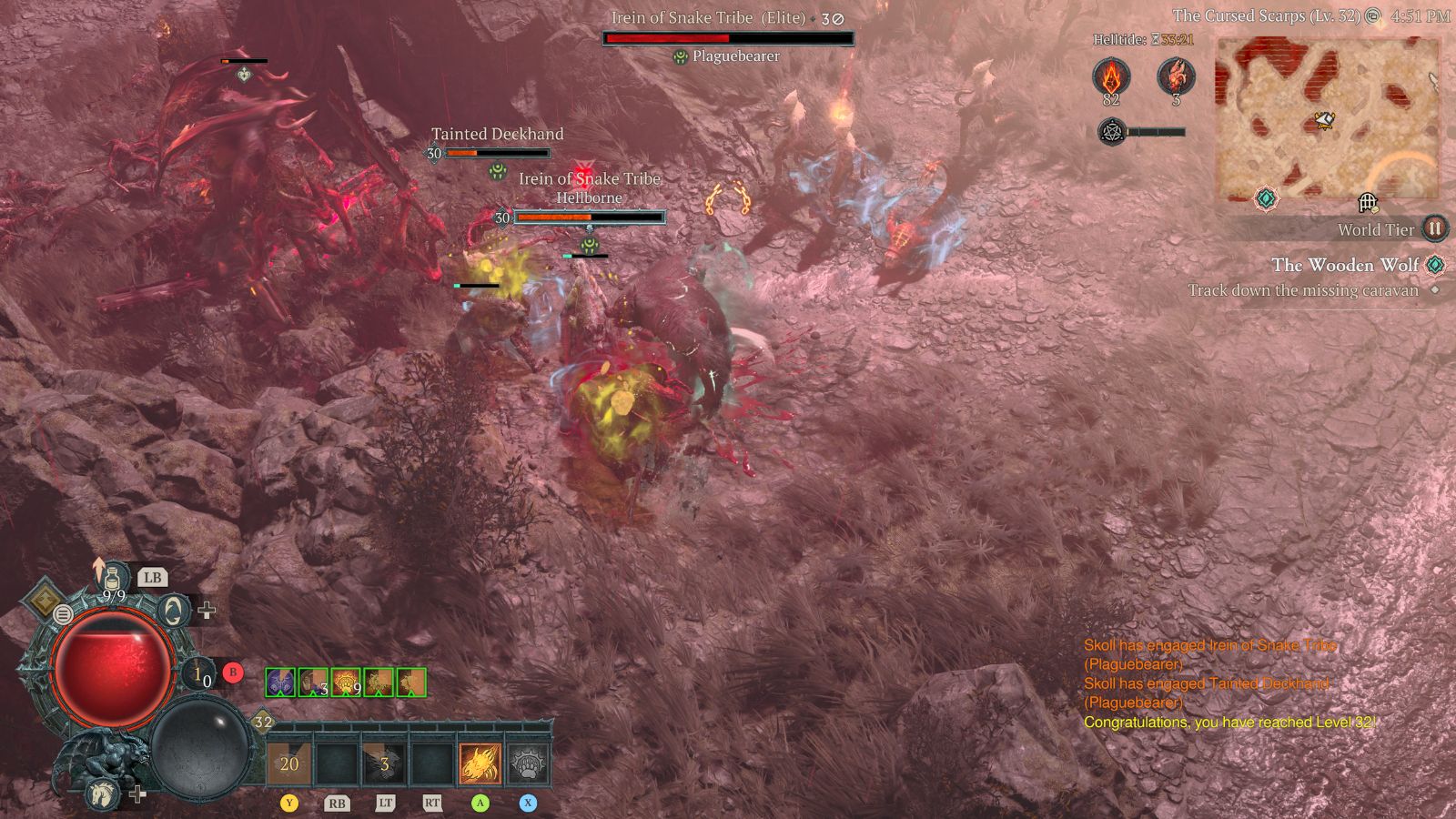Click the pentagram Helltide progress icon
1456x819 pixels.
click(1111, 131)
